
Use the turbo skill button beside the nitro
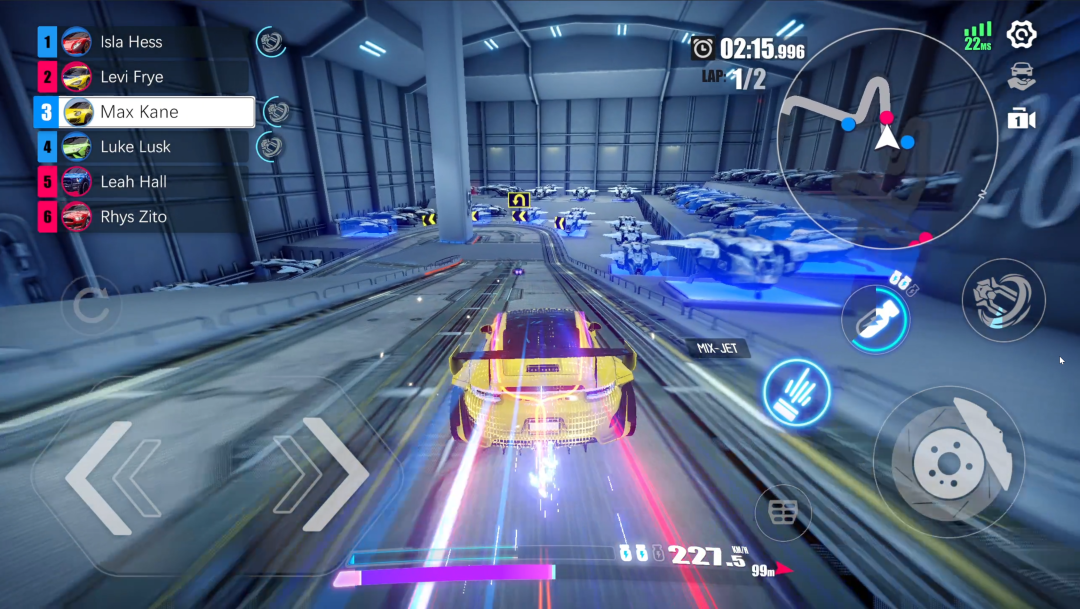point(1003,300)
